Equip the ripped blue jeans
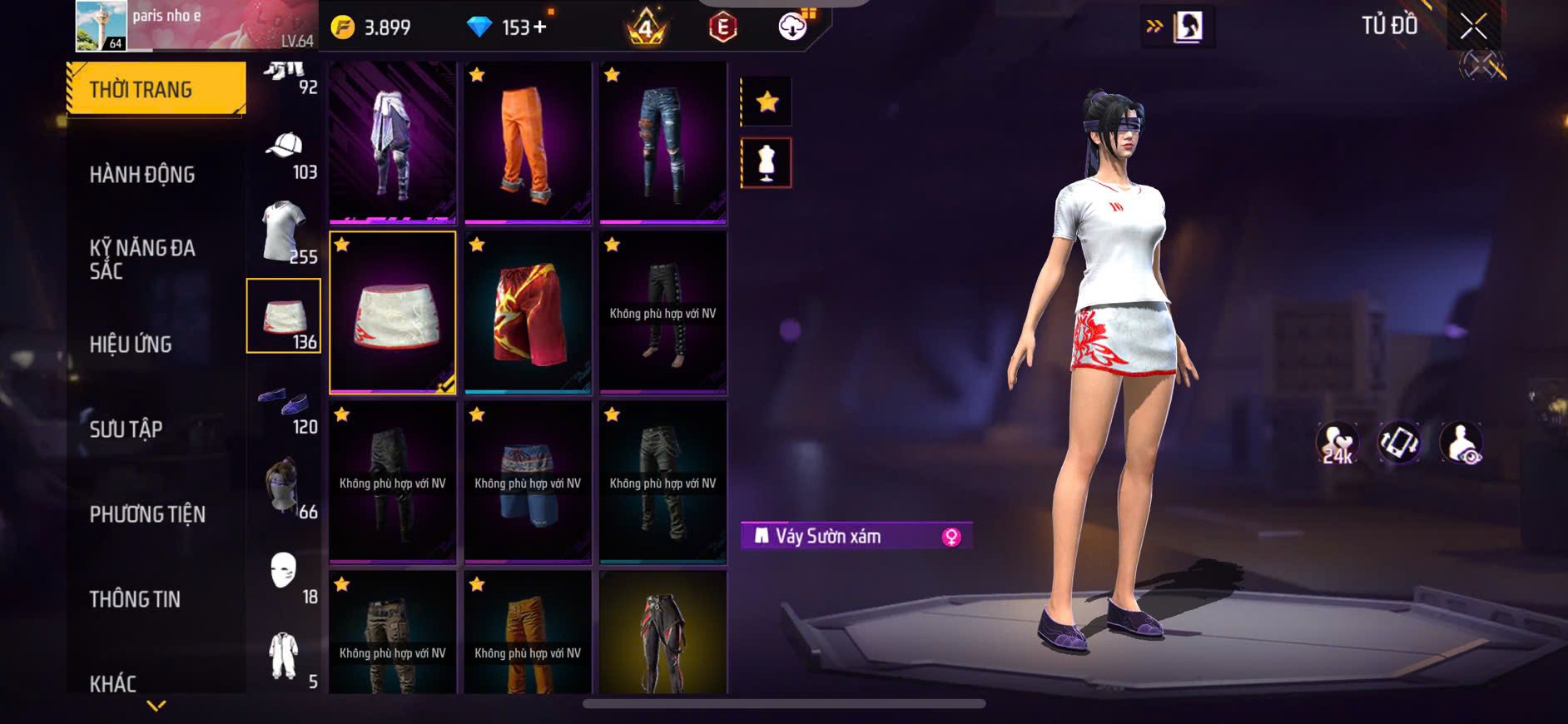1568x724 pixels. click(x=662, y=141)
